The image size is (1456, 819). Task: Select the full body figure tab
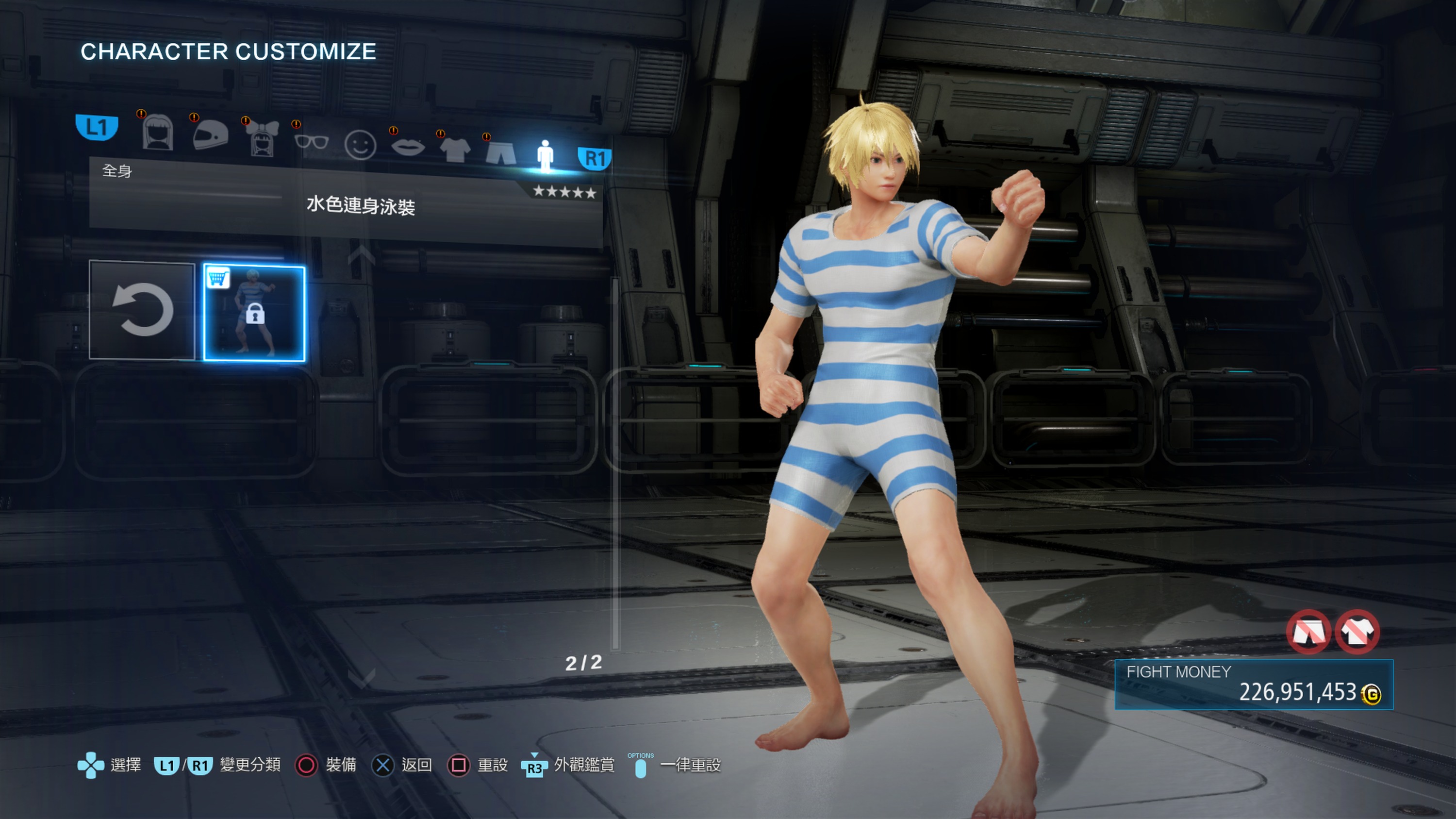pyautogui.click(x=545, y=155)
